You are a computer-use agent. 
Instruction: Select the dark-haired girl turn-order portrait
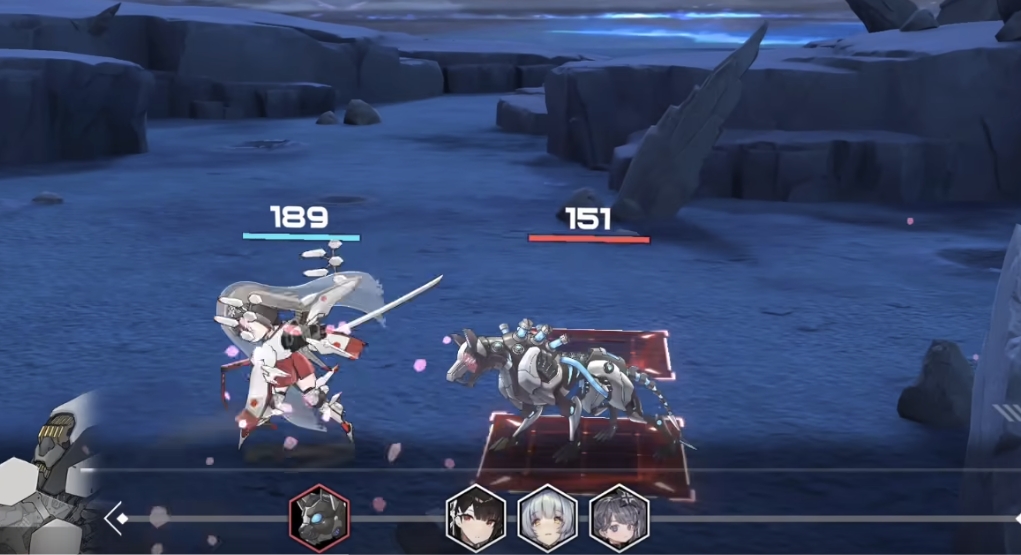(475, 518)
